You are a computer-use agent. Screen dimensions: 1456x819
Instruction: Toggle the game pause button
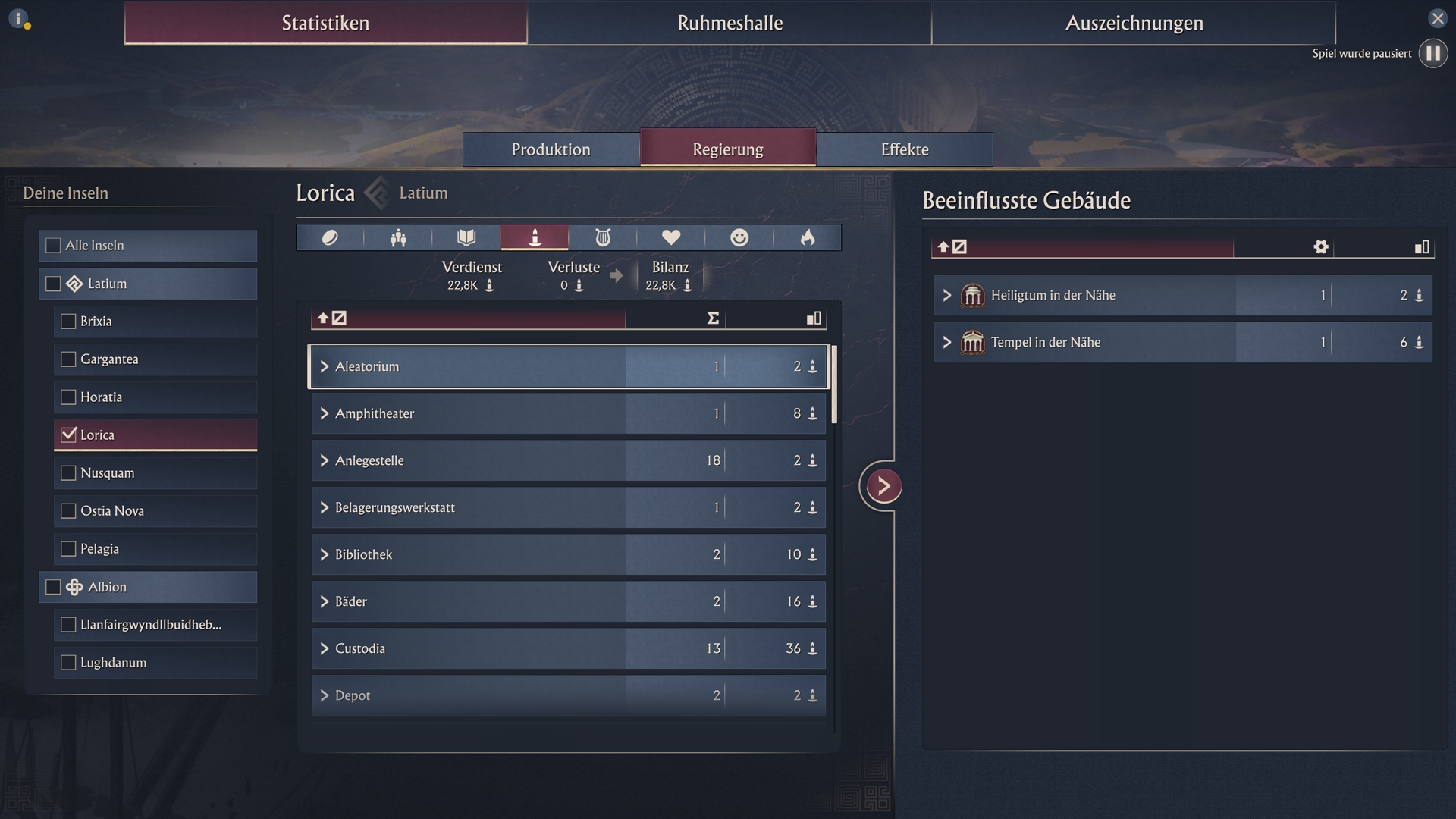pyautogui.click(x=1432, y=53)
